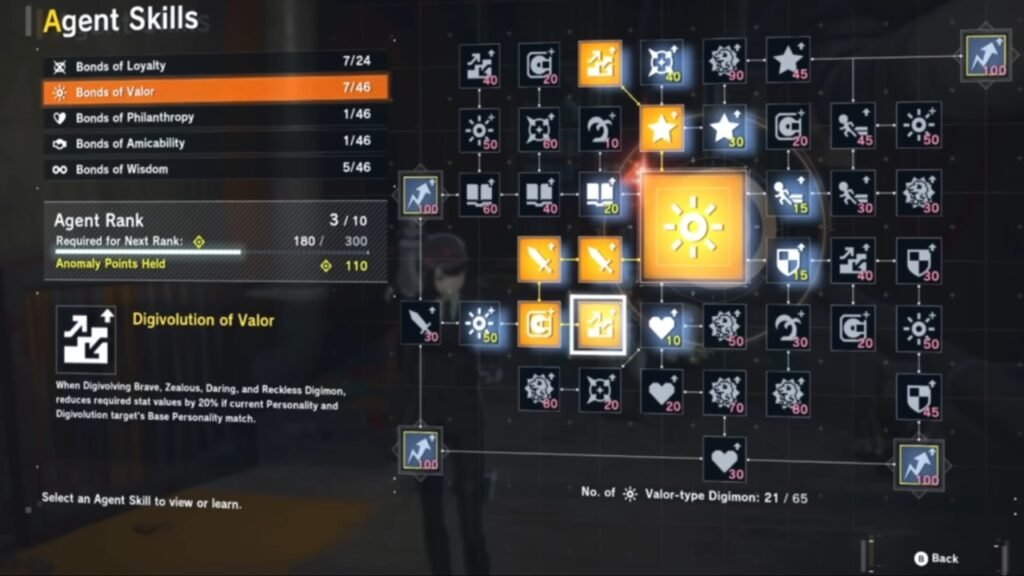Choose the Bonds of Wisdom category

(214, 169)
